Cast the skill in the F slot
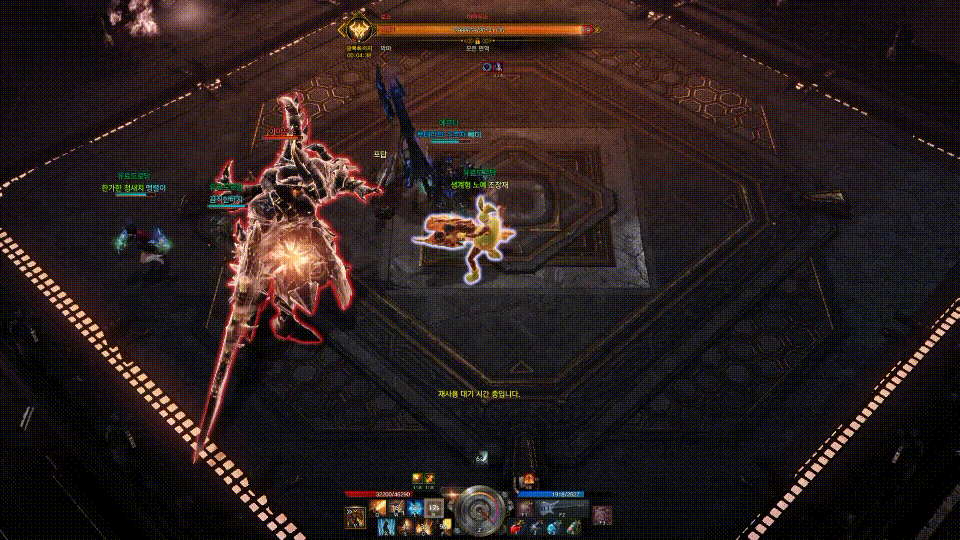960x540 pixels. click(445, 526)
